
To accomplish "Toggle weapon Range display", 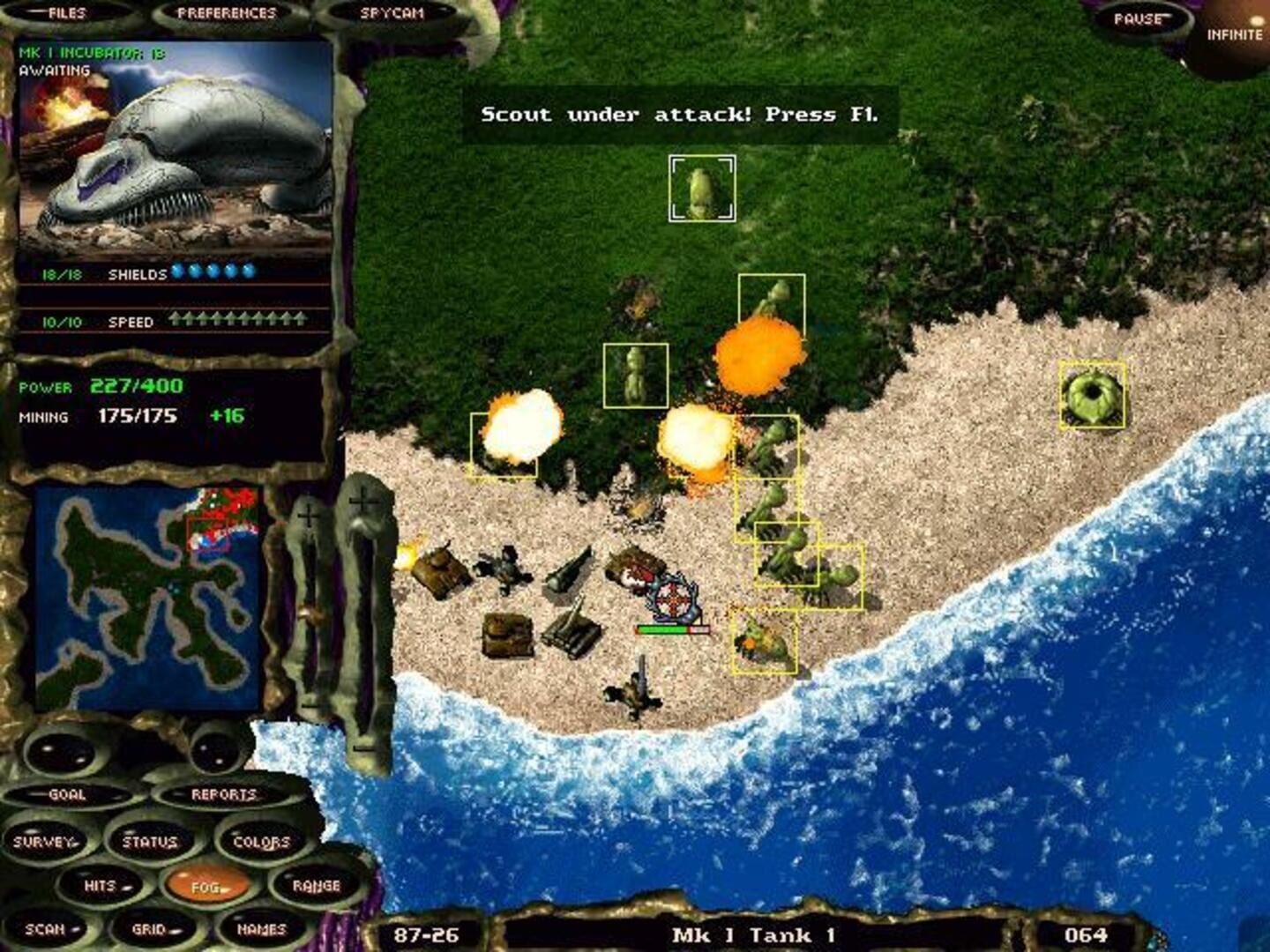I will pos(318,884).
